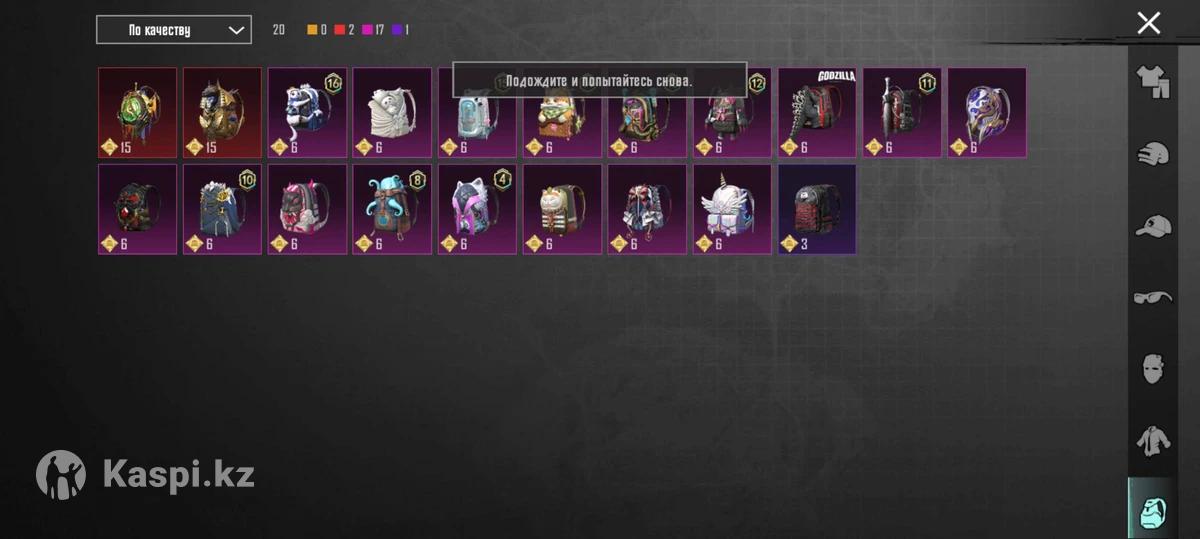1200x539 pixels.
Task: Switch to the helmet category tab
Action: [1153, 154]
